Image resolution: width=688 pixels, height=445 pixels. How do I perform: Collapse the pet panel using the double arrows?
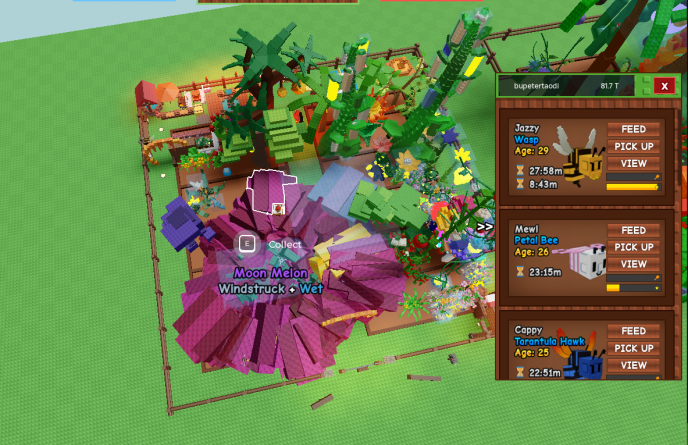[x=485, y=227]
